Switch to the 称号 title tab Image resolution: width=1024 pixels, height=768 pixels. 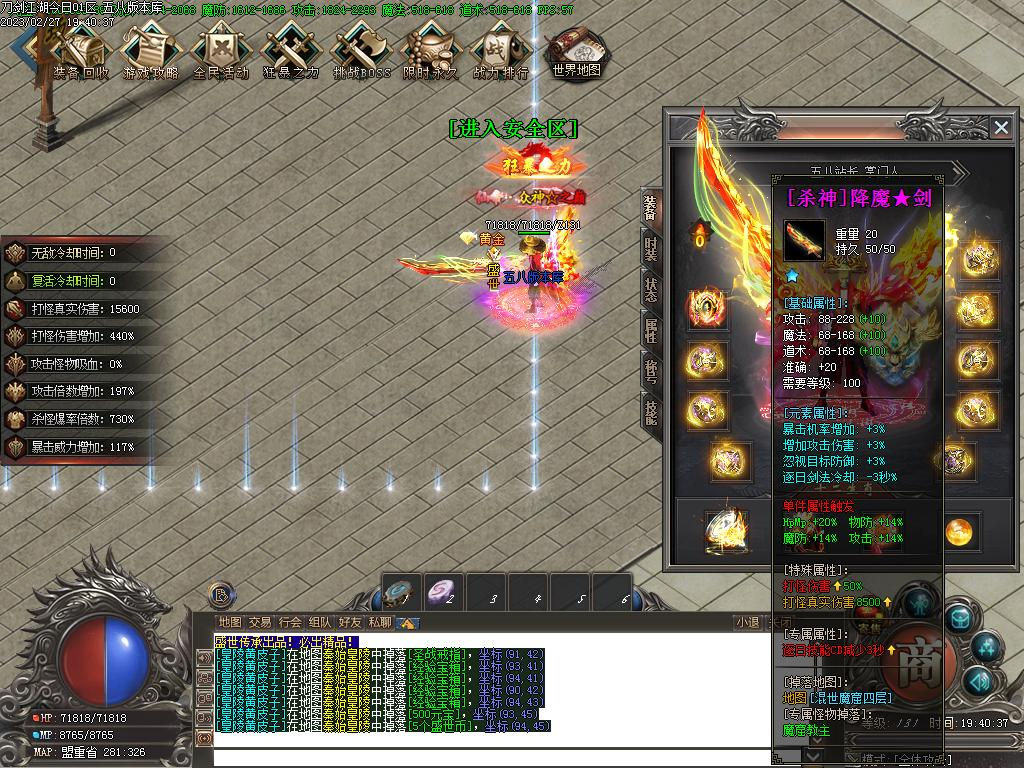tap(651, 369)
